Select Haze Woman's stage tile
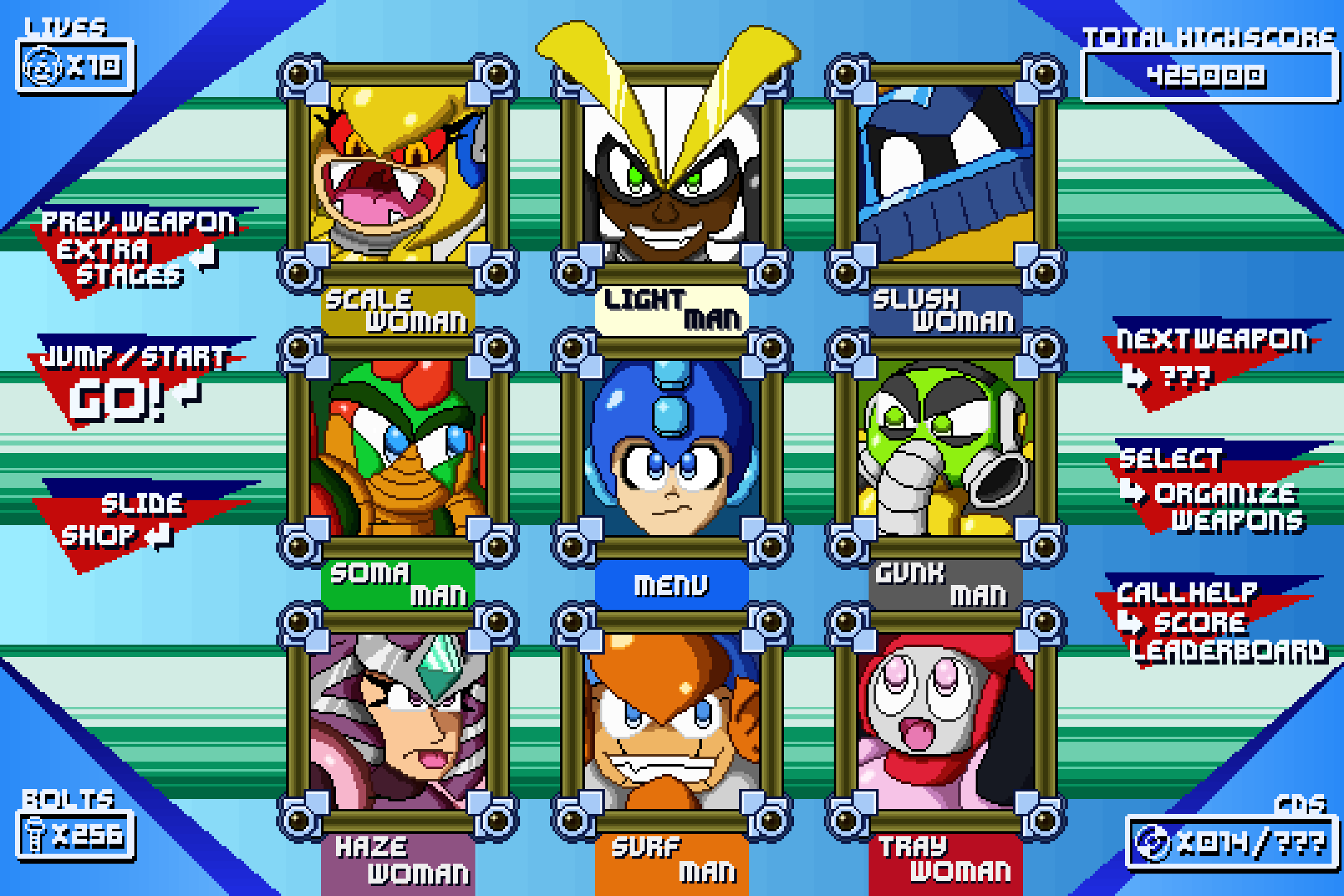The image size is (1344, 896). pyautogui.click(x=398, y=721)
